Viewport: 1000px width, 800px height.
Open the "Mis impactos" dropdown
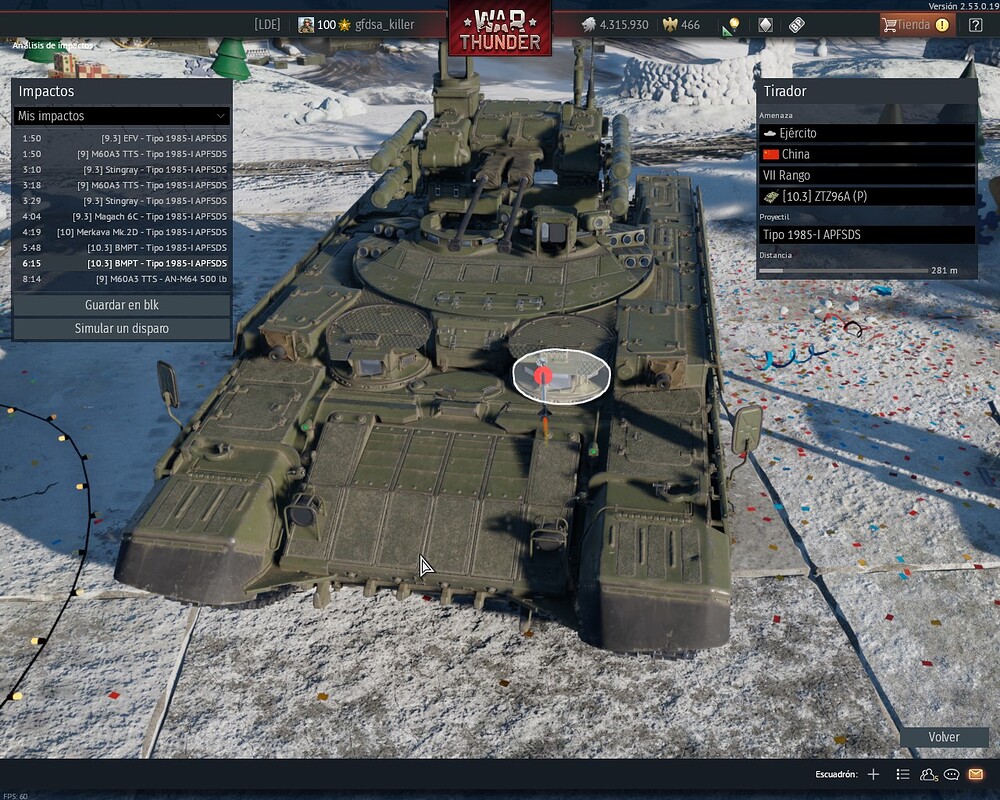(x=122, y=116)
